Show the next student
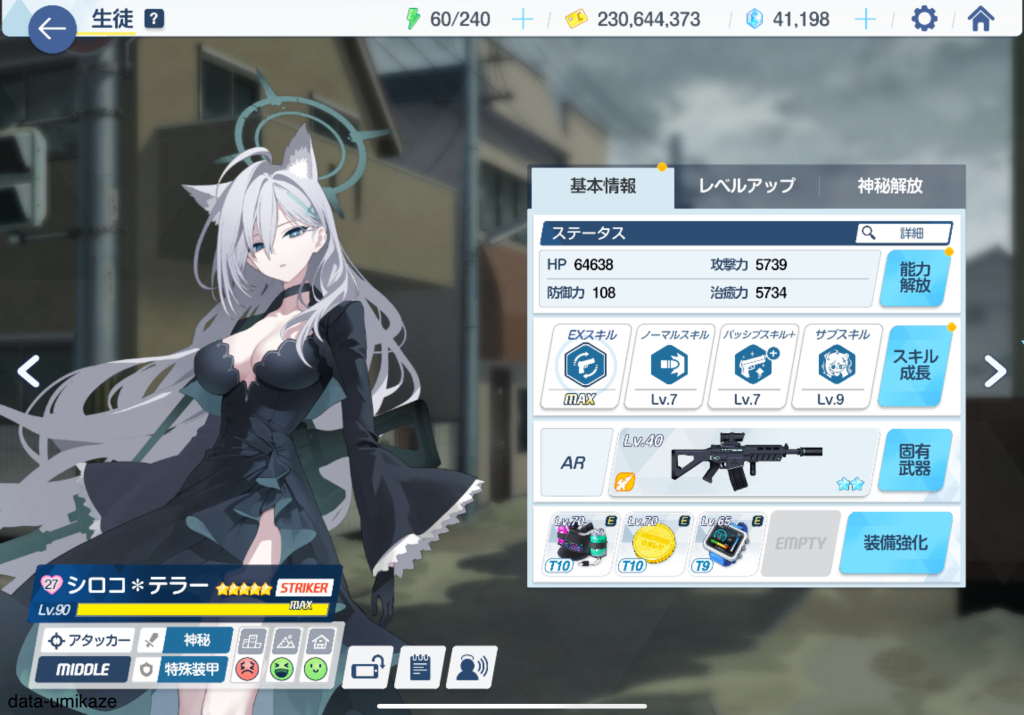The width and height of the screenshot is (1024, 715). (x=994, y=371)
